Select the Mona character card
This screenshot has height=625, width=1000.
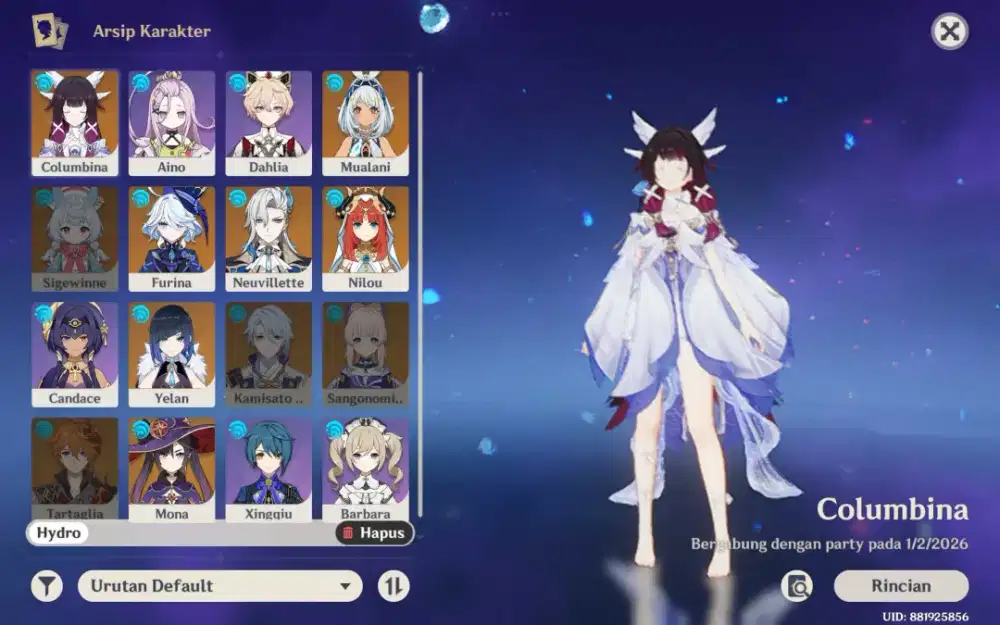tap(172, 468)
